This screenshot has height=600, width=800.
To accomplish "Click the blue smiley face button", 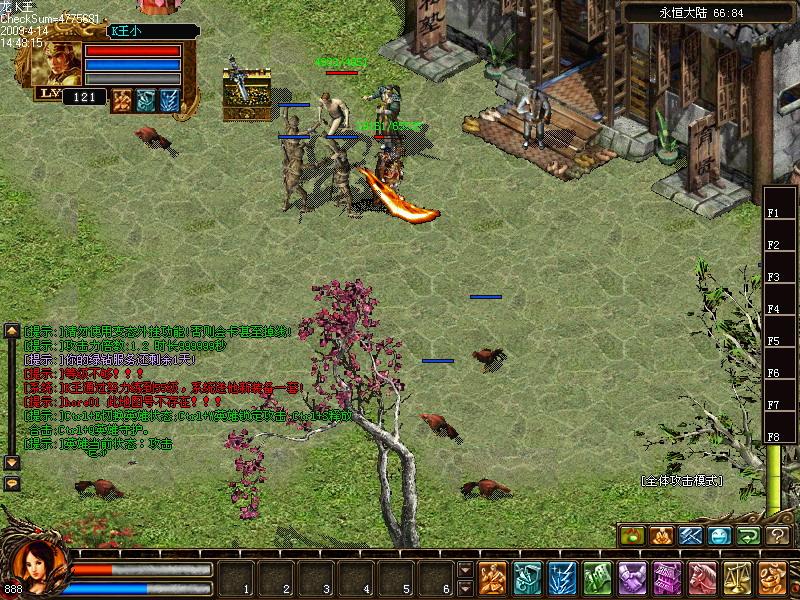I will tap(720, 536).
